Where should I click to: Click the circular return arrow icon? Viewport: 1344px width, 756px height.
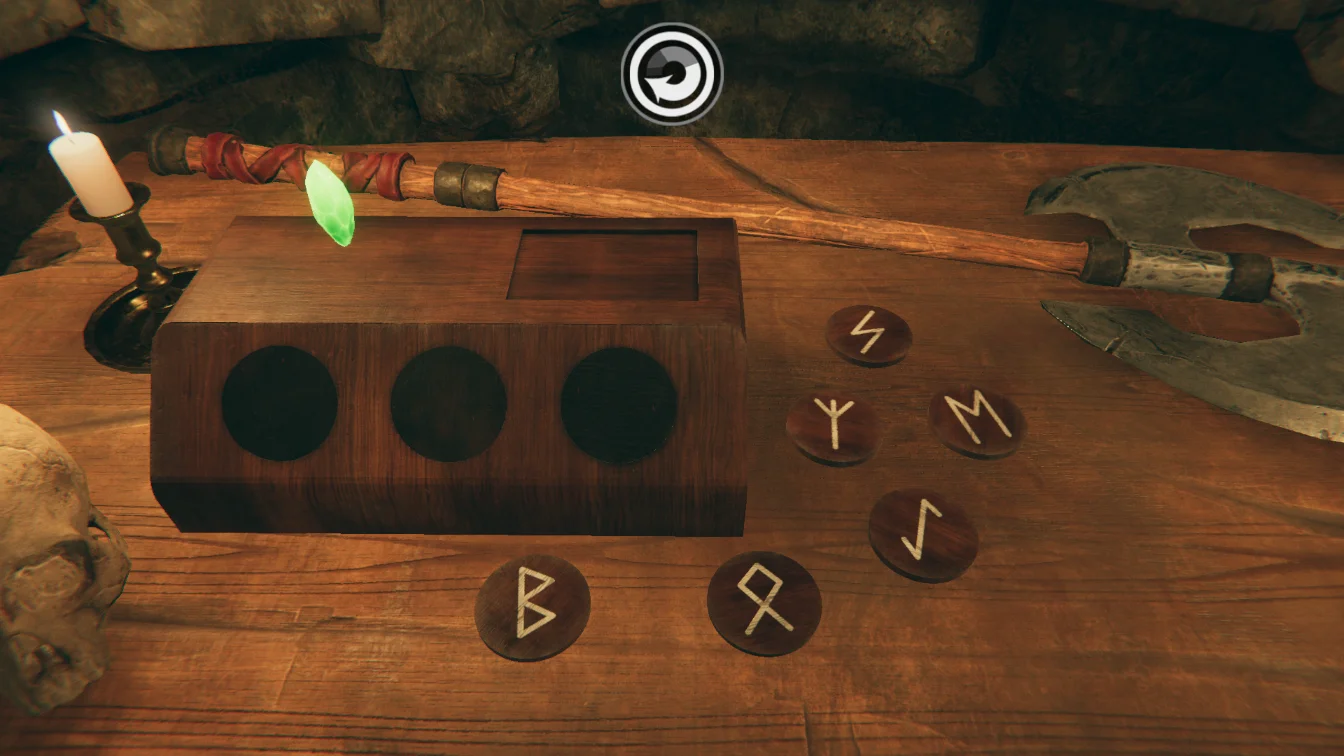pyautogui.click(x=672, y=74)
